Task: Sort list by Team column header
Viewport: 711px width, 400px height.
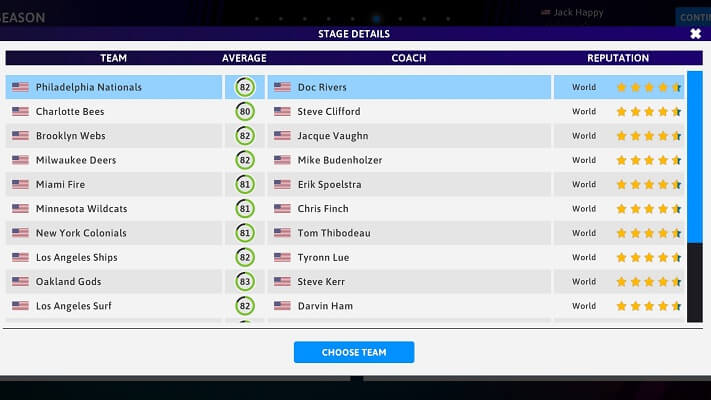Action: click(x=114, y=58)
